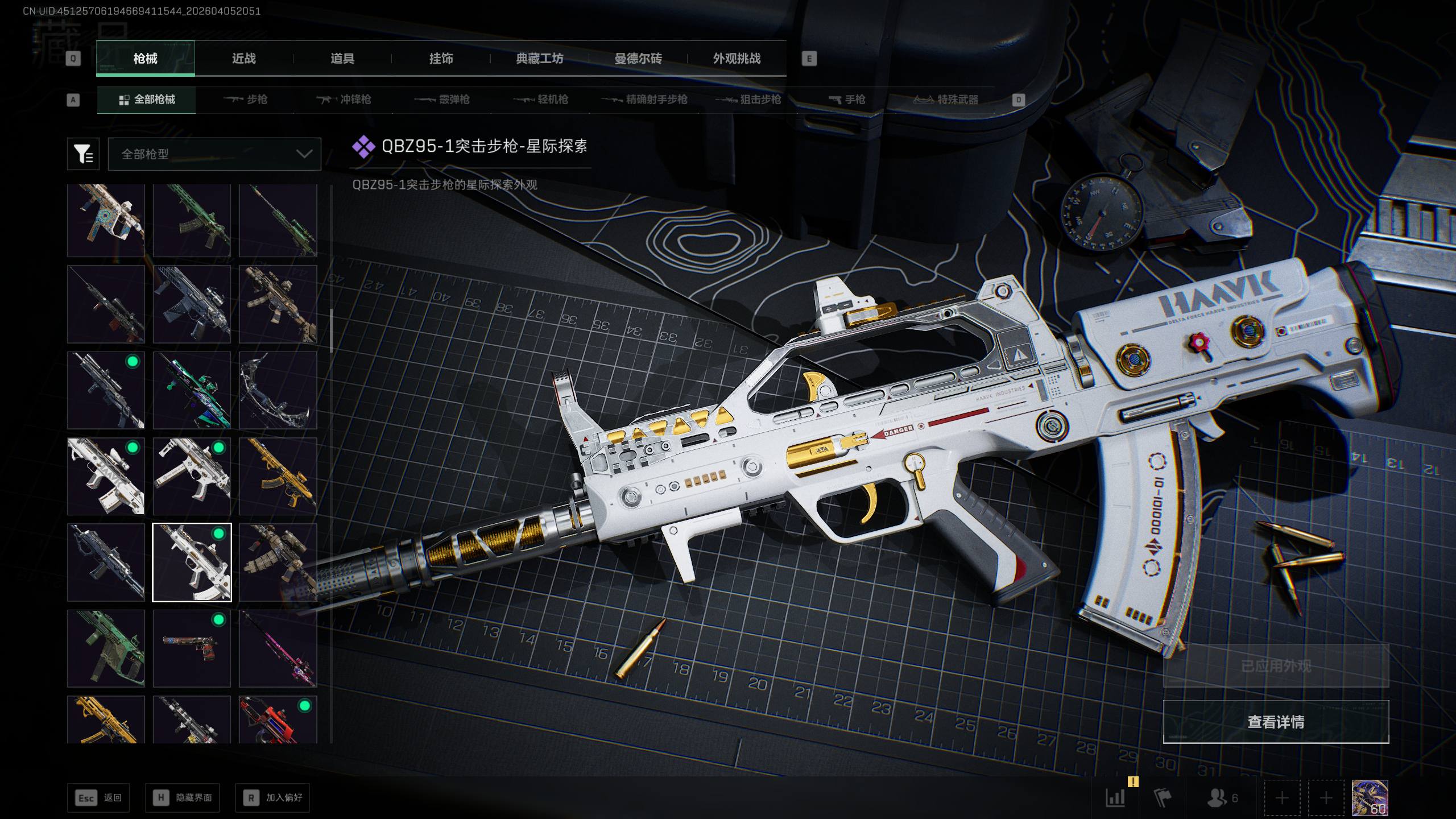Open the 外观挑战 challenge tab

(x=737, y=59)
